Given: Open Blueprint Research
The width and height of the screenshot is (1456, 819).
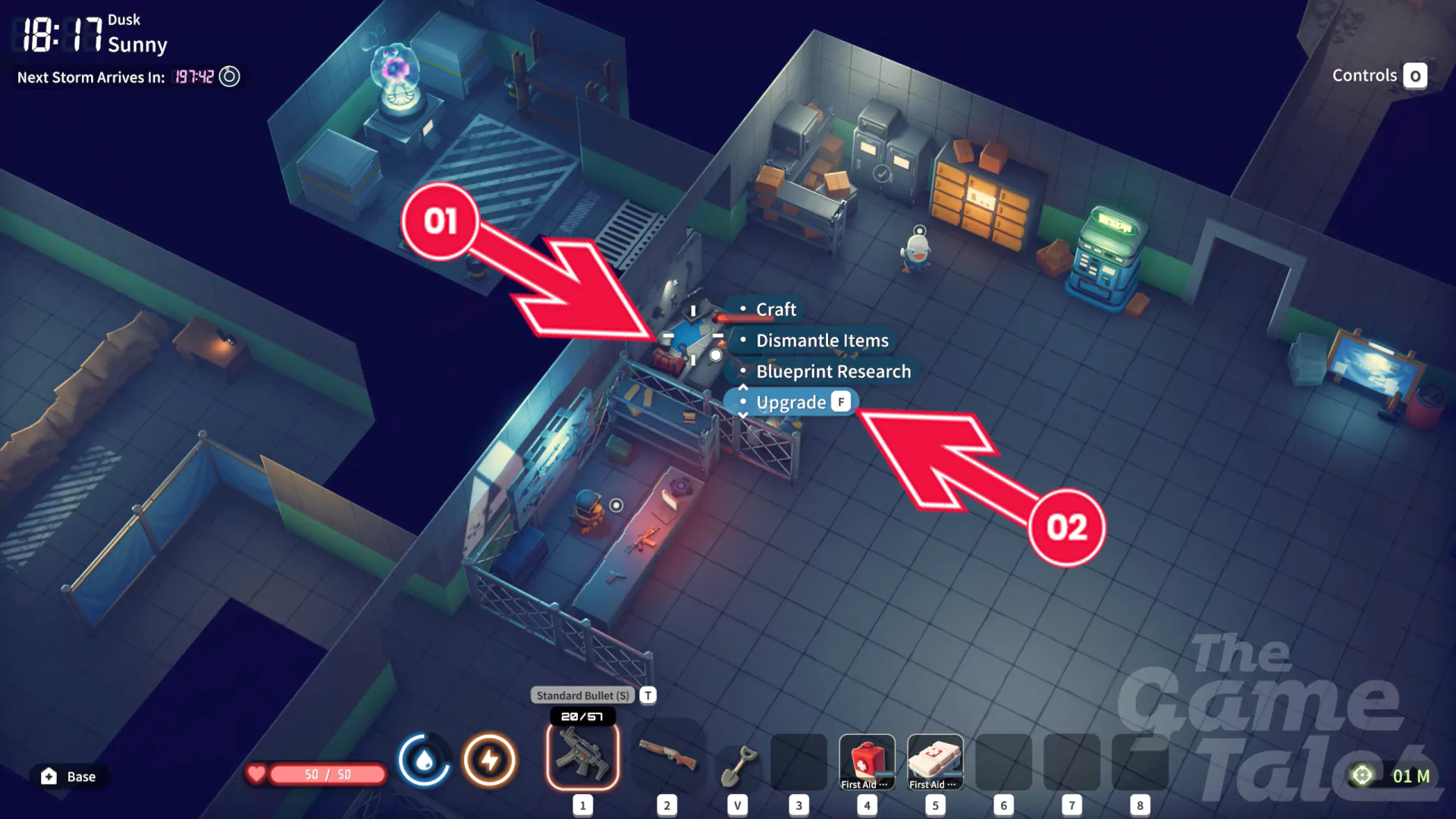Looking at the screenshot, I should pos(833,372).
